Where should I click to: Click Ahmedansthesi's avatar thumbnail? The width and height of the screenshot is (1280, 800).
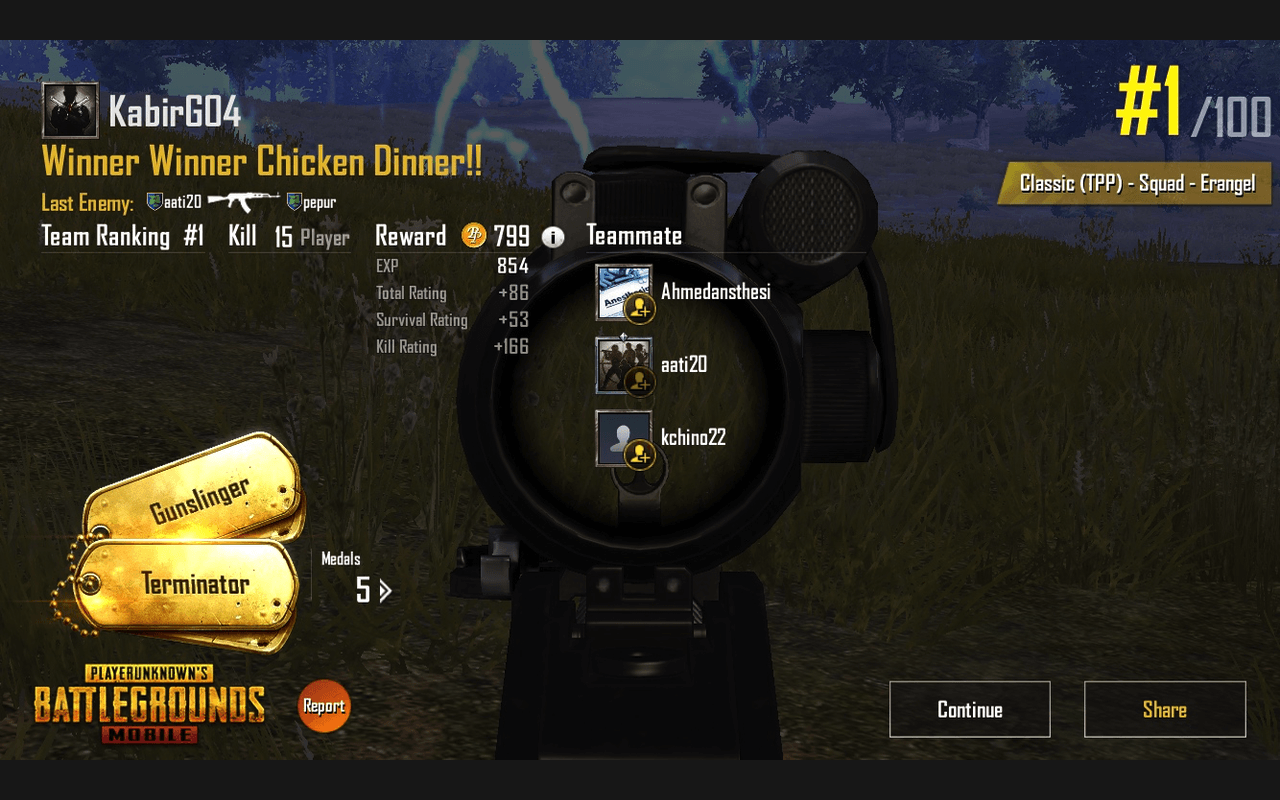[x=622, y=291]
